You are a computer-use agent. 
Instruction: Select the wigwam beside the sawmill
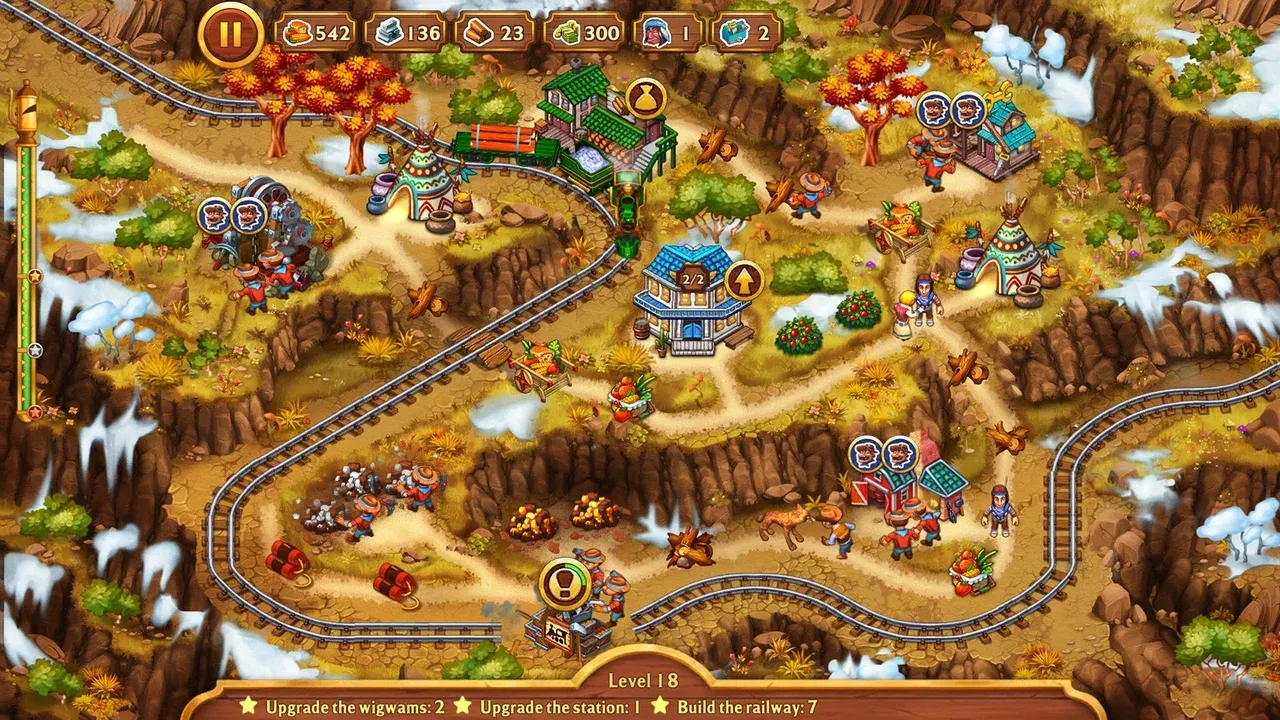(424, 180)
